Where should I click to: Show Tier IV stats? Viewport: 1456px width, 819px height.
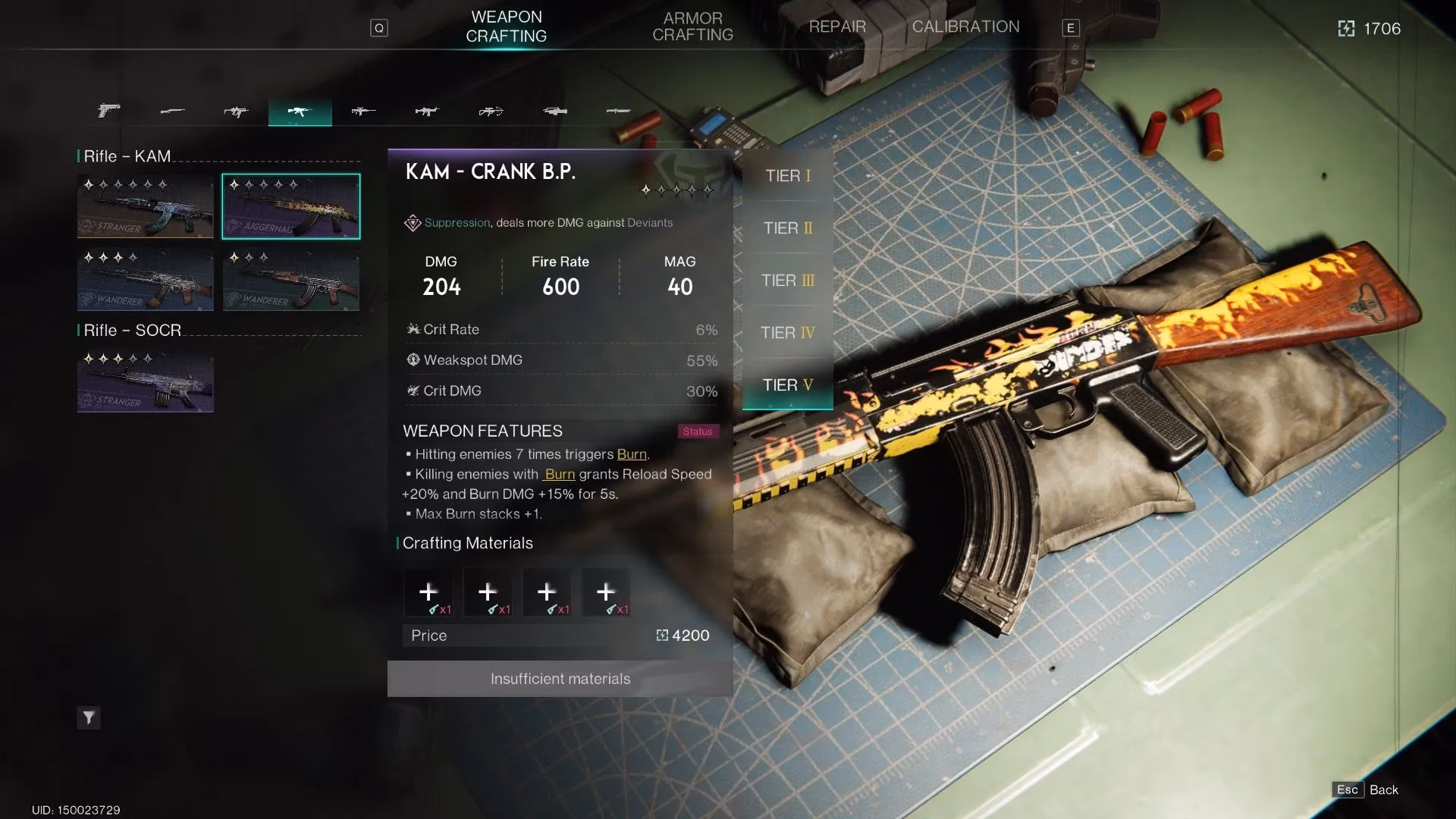[x=788, y=333]
